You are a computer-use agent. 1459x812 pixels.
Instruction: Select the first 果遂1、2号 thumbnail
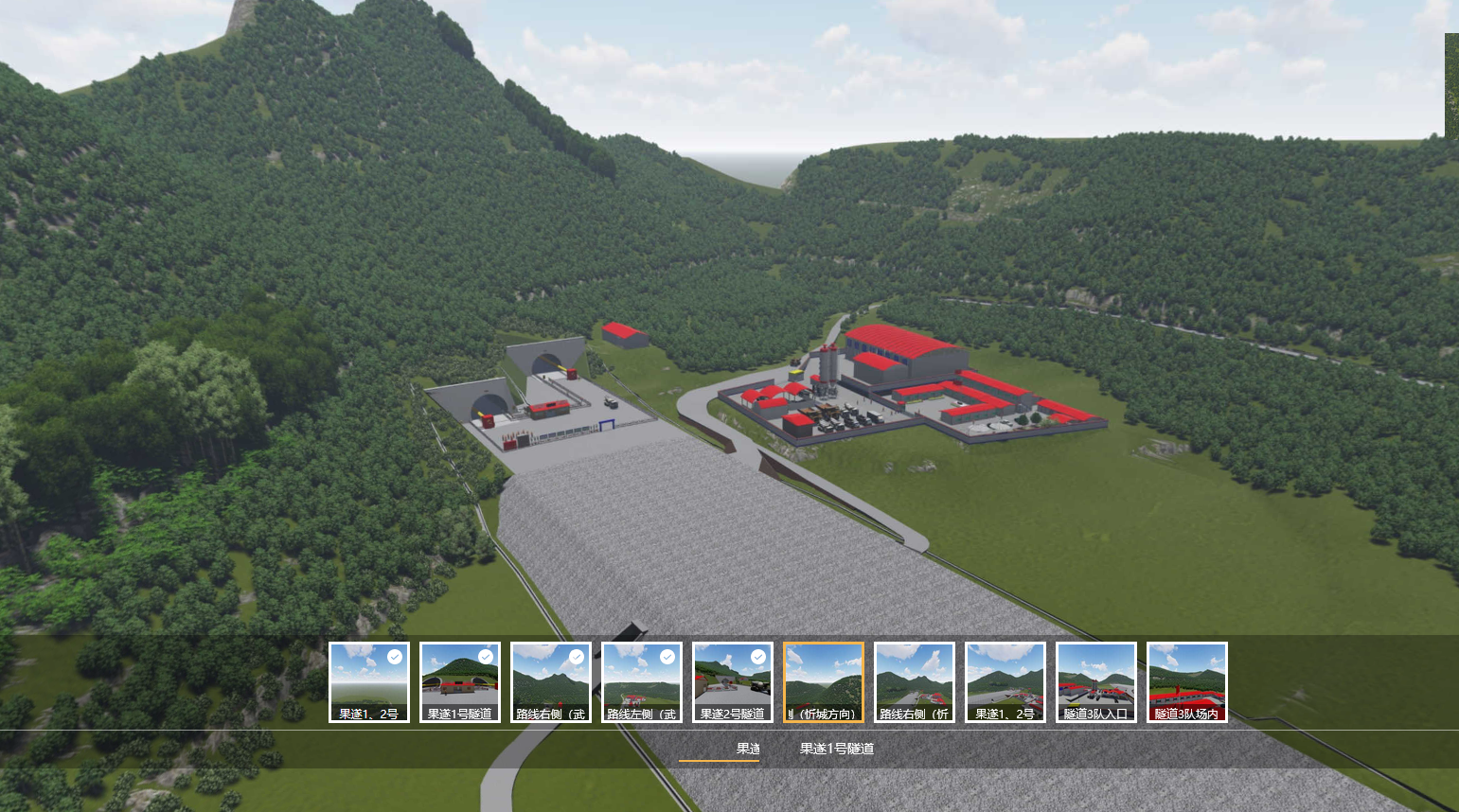(368, 681)
